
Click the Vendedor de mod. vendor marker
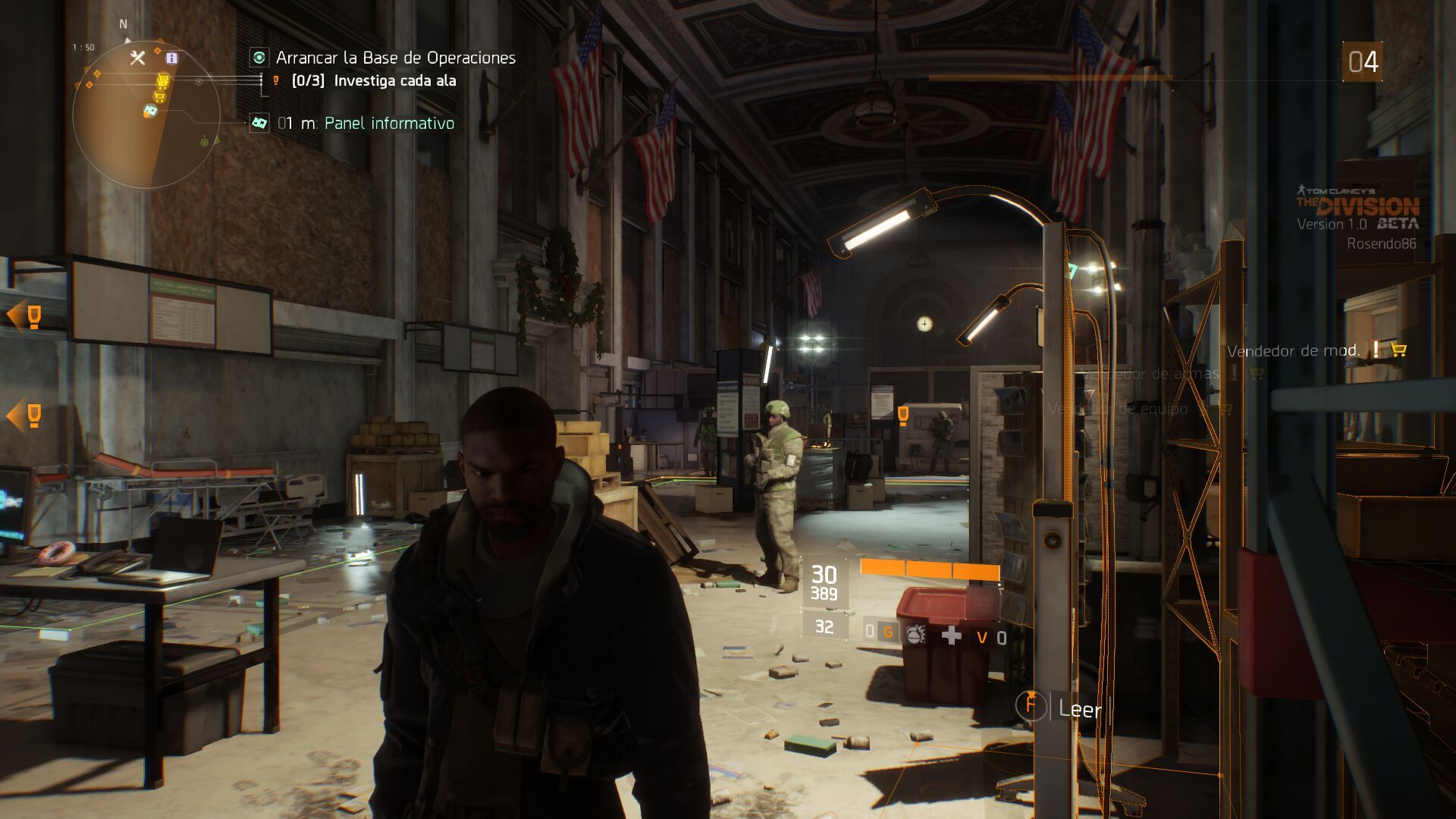1293,350
